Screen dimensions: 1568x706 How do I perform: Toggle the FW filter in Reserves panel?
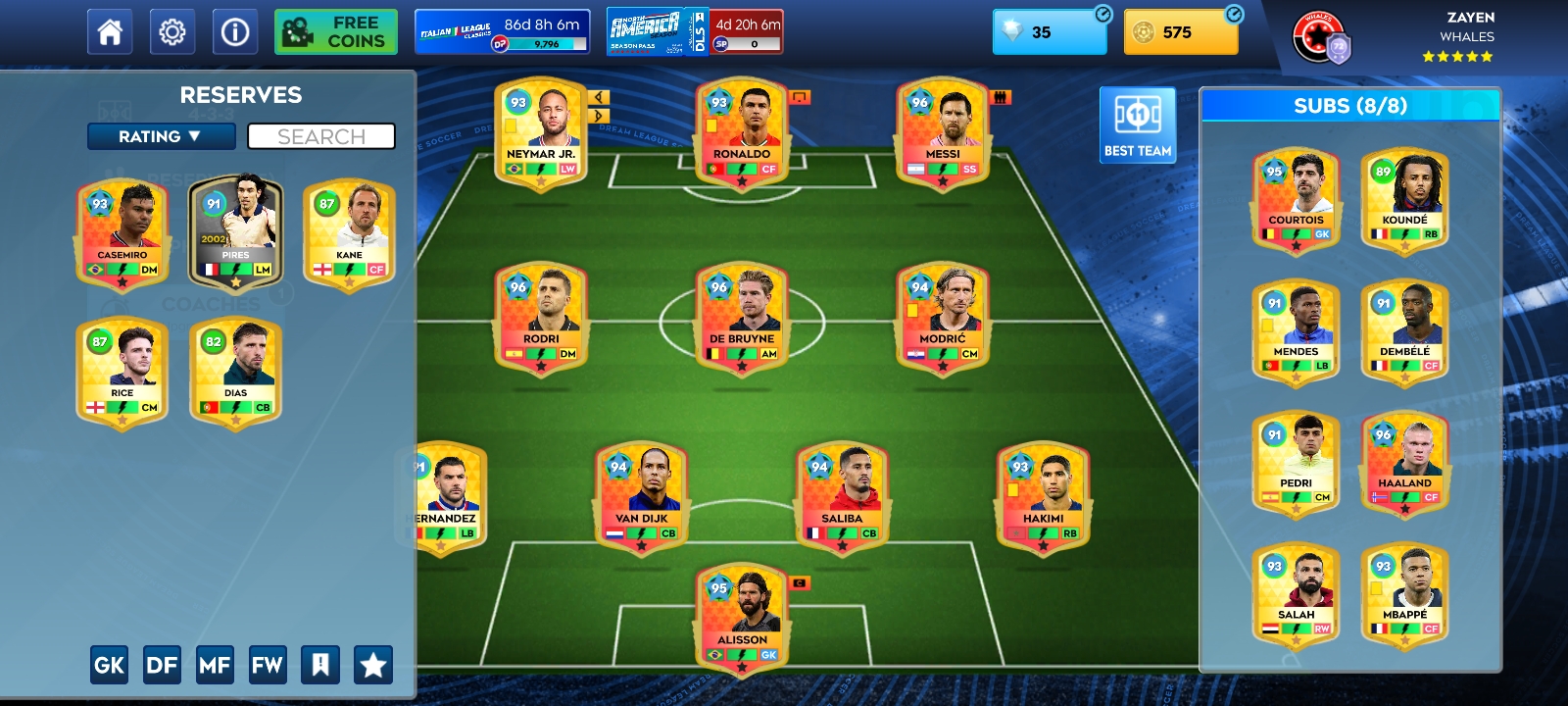269,664
